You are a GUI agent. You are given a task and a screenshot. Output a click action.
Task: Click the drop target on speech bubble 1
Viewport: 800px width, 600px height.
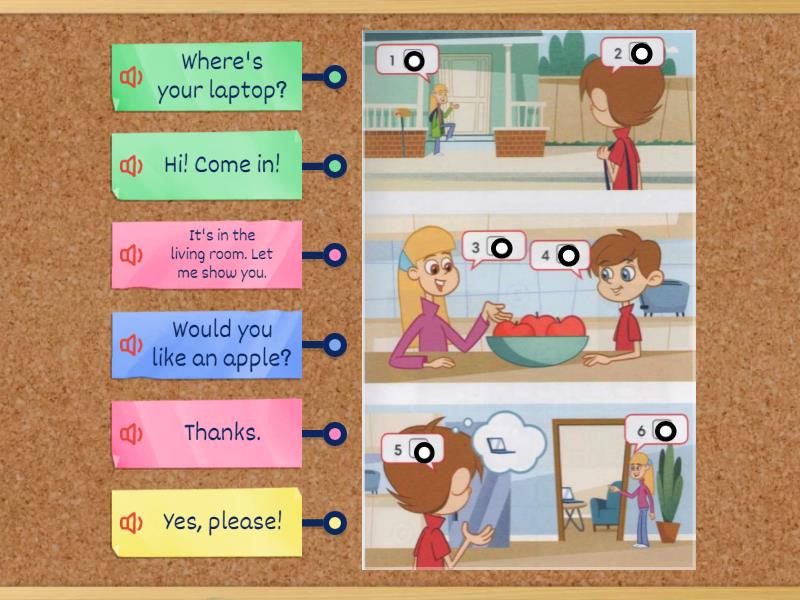415,61
